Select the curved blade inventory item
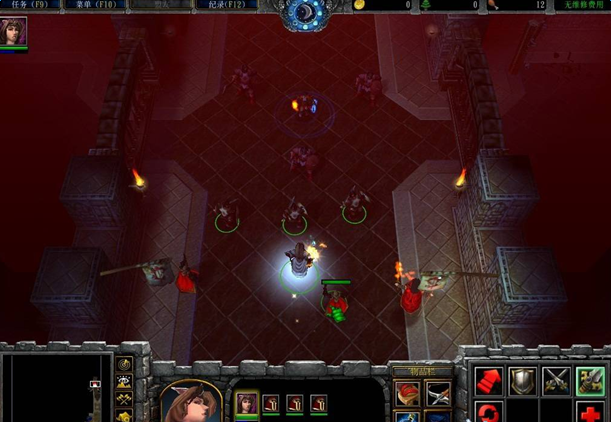Screen dimensions: 611x422 (x=438, y=394)
